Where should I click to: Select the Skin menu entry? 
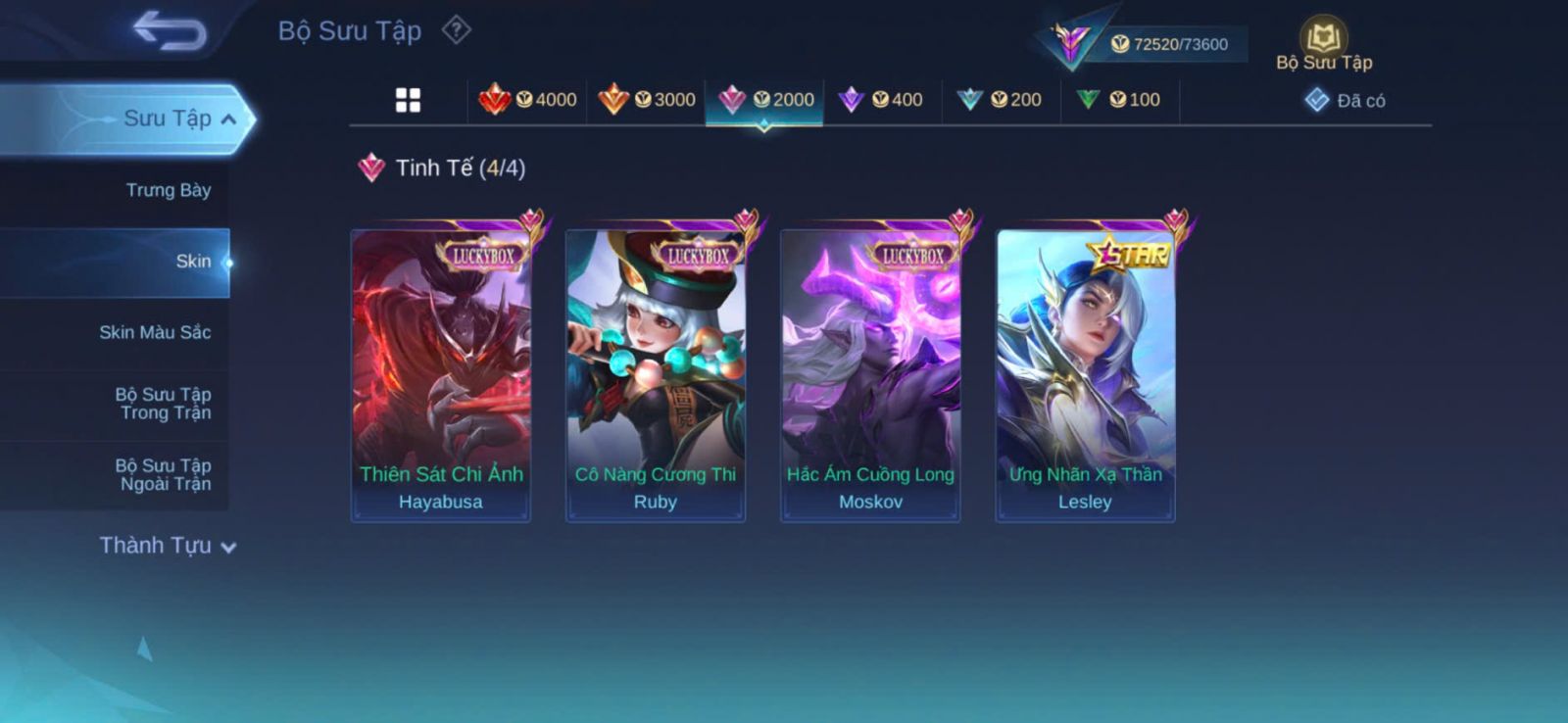pos(192,262)
